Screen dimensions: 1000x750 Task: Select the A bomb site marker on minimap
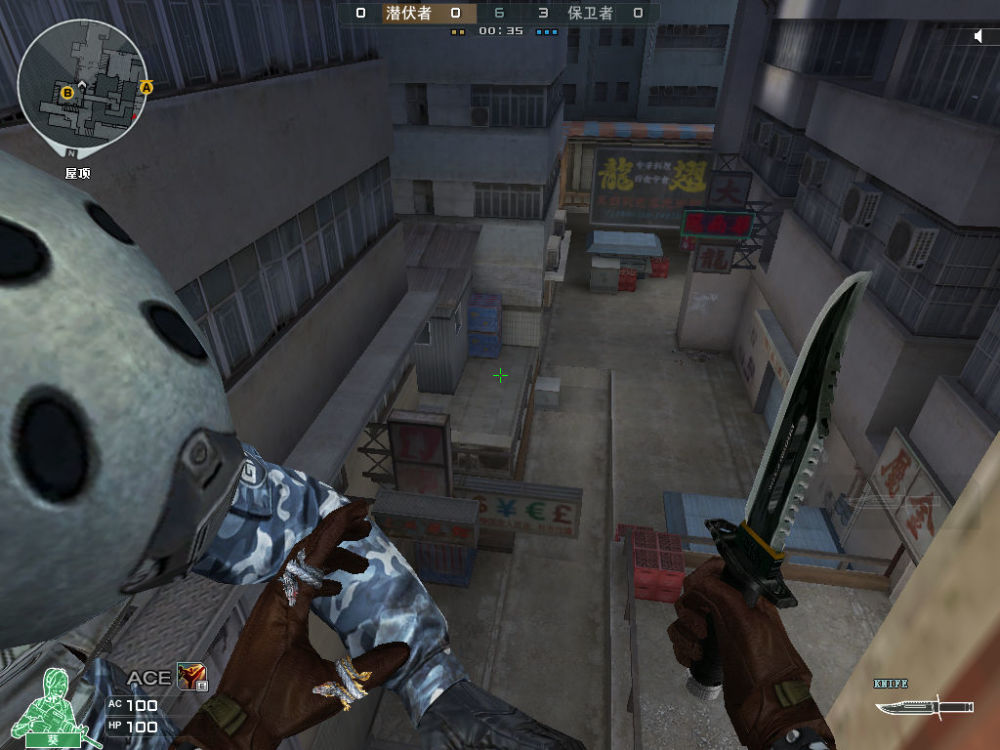[146, 88]
